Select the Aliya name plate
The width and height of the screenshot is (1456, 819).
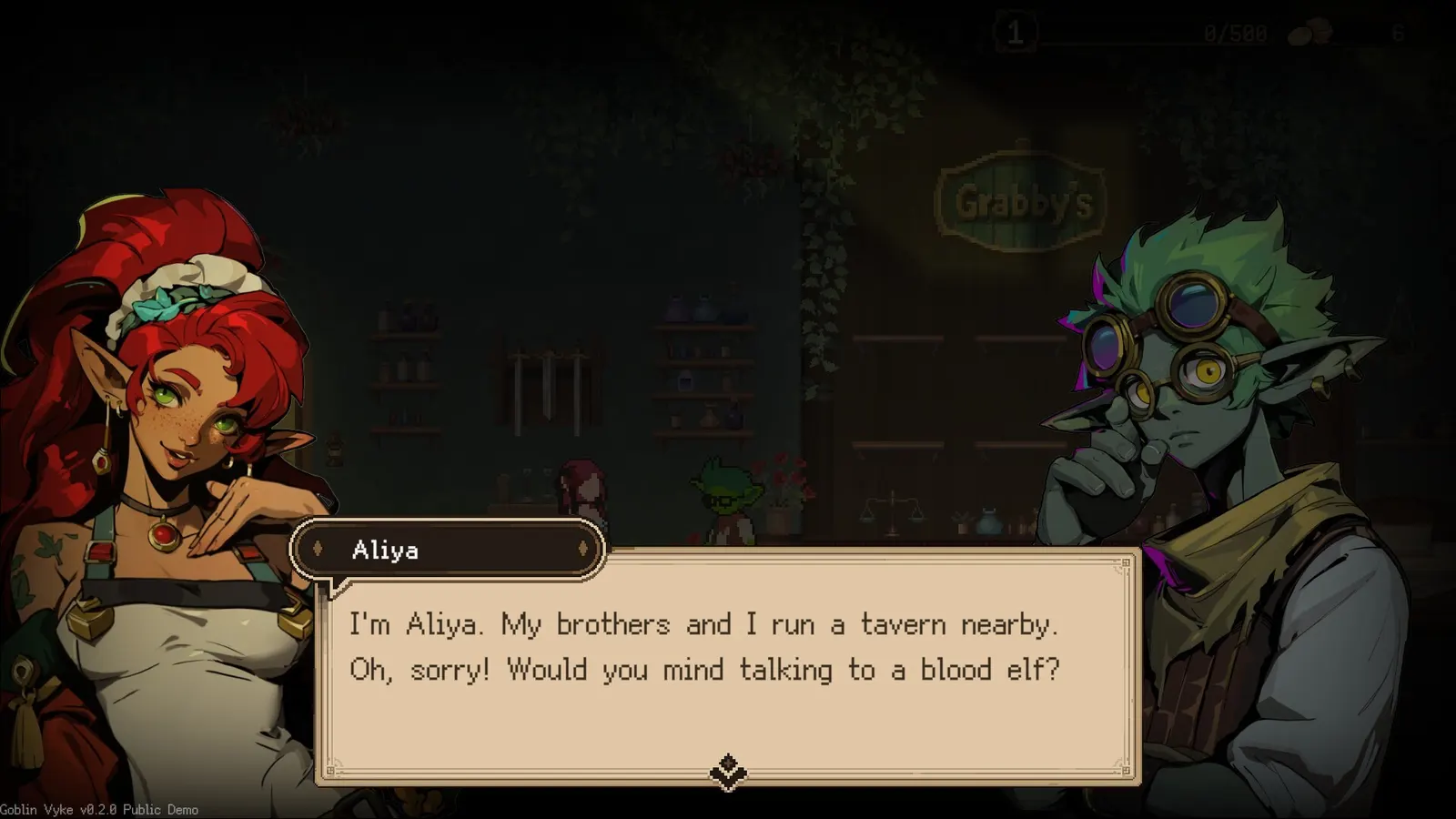[448, 550]
